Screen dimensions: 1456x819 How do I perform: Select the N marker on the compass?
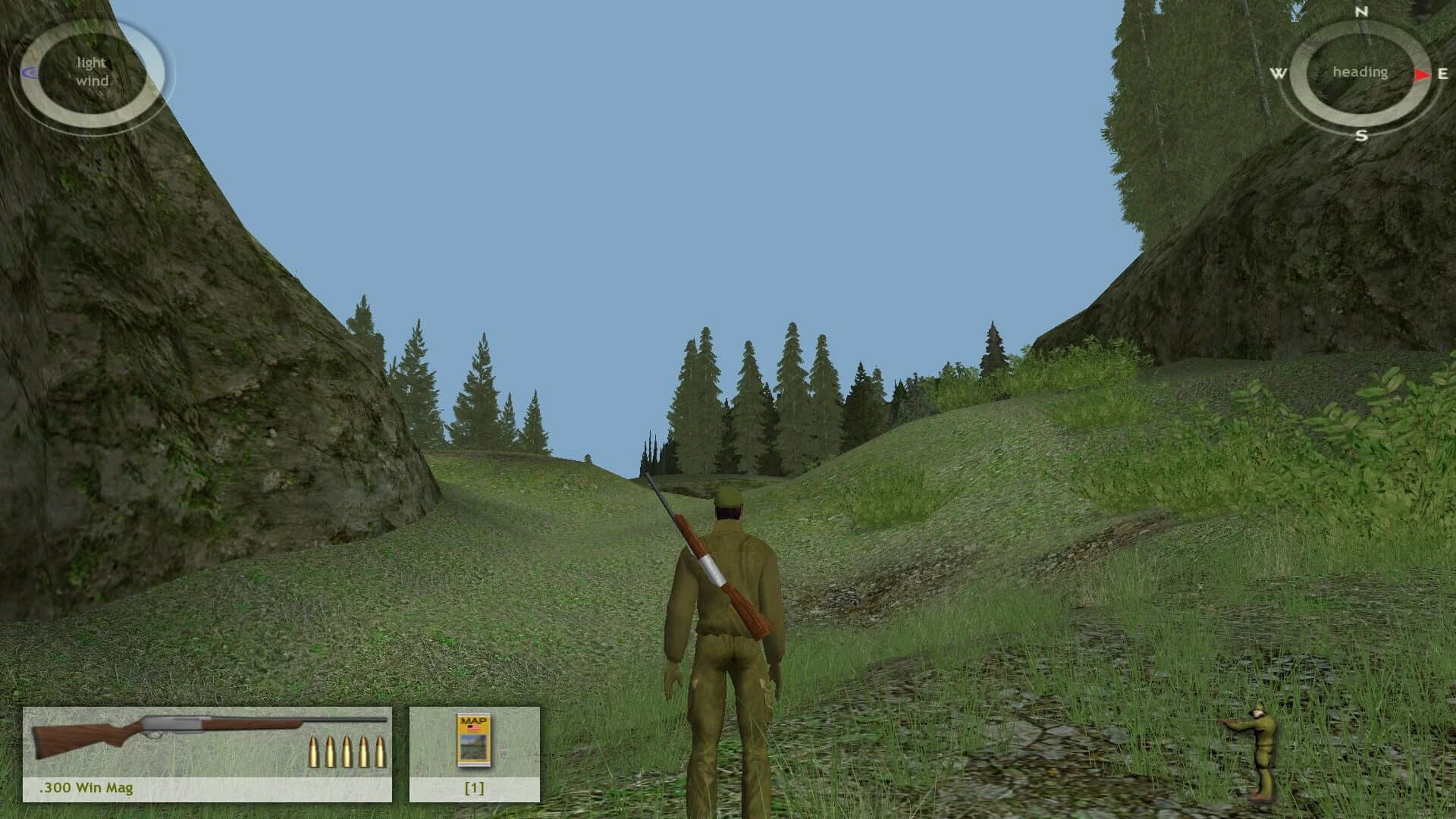pyautogui.click(x=1360, y=14)
